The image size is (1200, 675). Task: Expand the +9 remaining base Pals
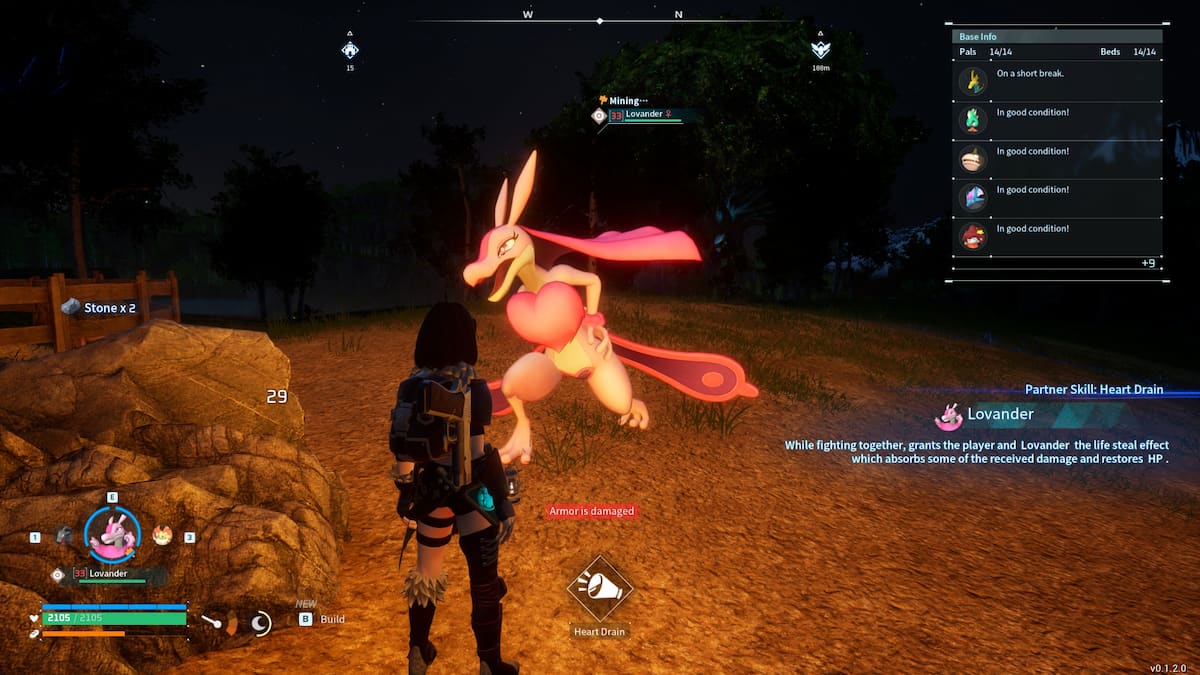[1147, 263]
